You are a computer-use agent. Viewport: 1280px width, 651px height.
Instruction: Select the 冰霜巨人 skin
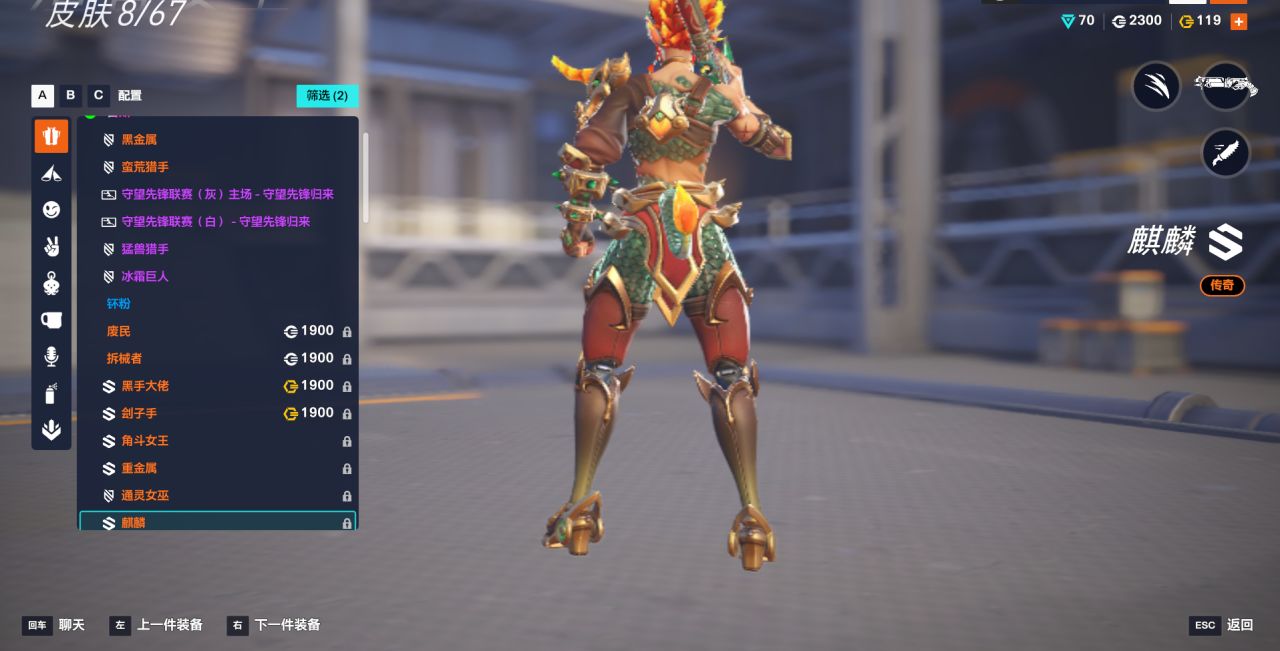coord(145,276)
